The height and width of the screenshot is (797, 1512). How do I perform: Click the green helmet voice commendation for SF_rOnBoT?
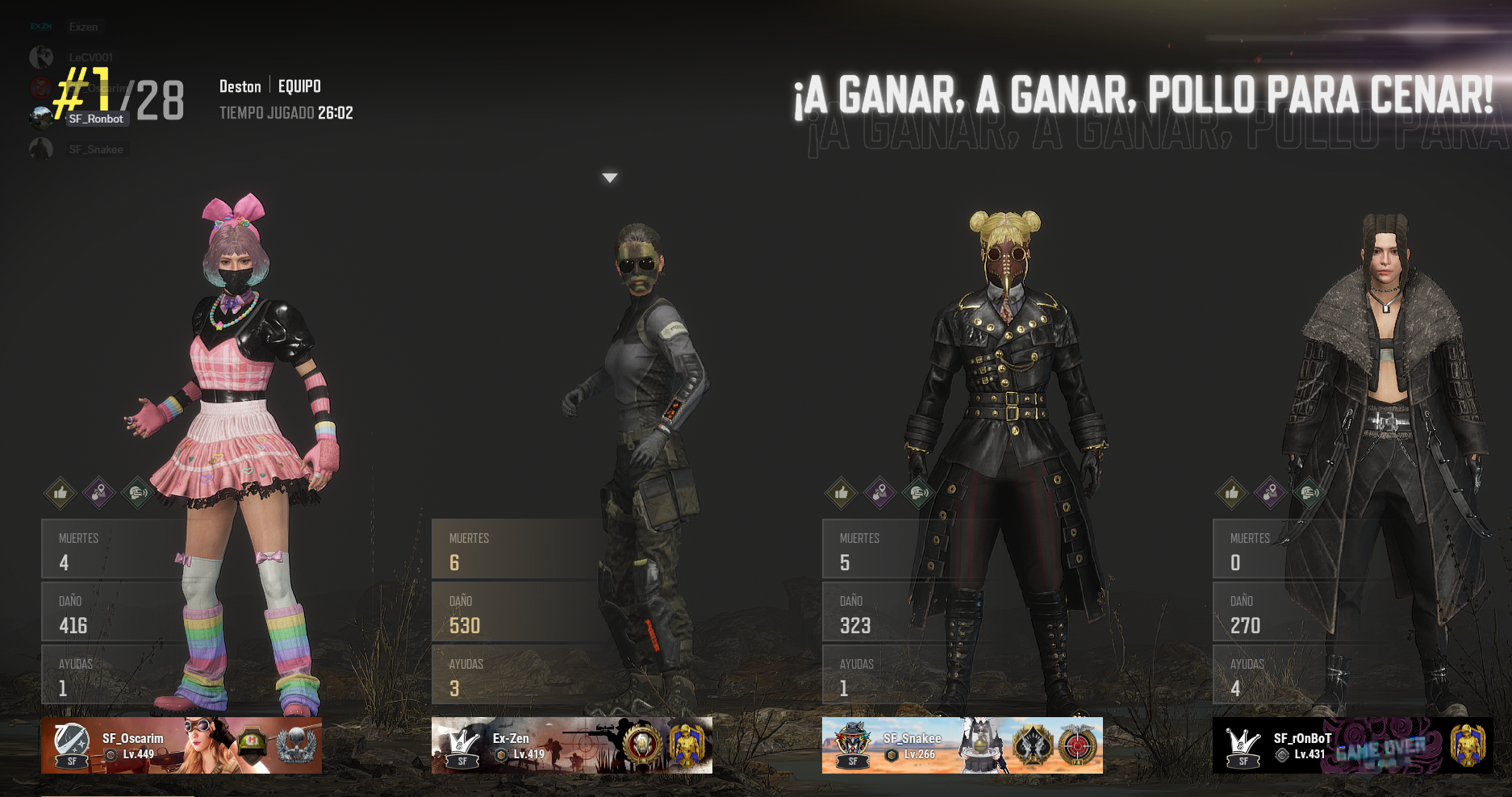1309,492
